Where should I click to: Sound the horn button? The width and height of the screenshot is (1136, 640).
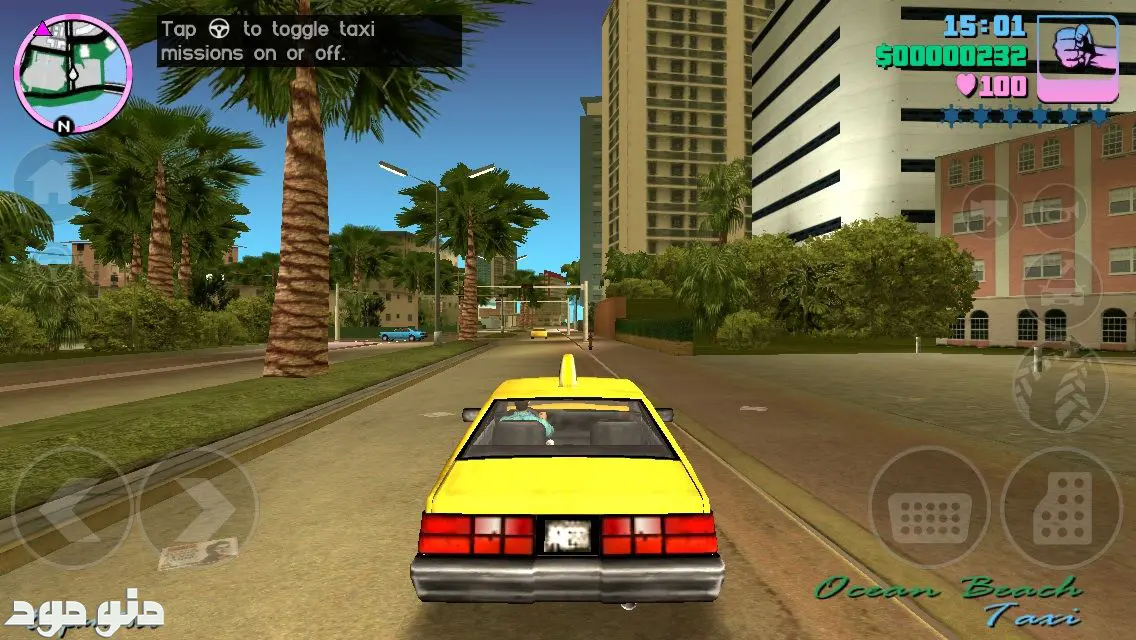(1062, 212)
